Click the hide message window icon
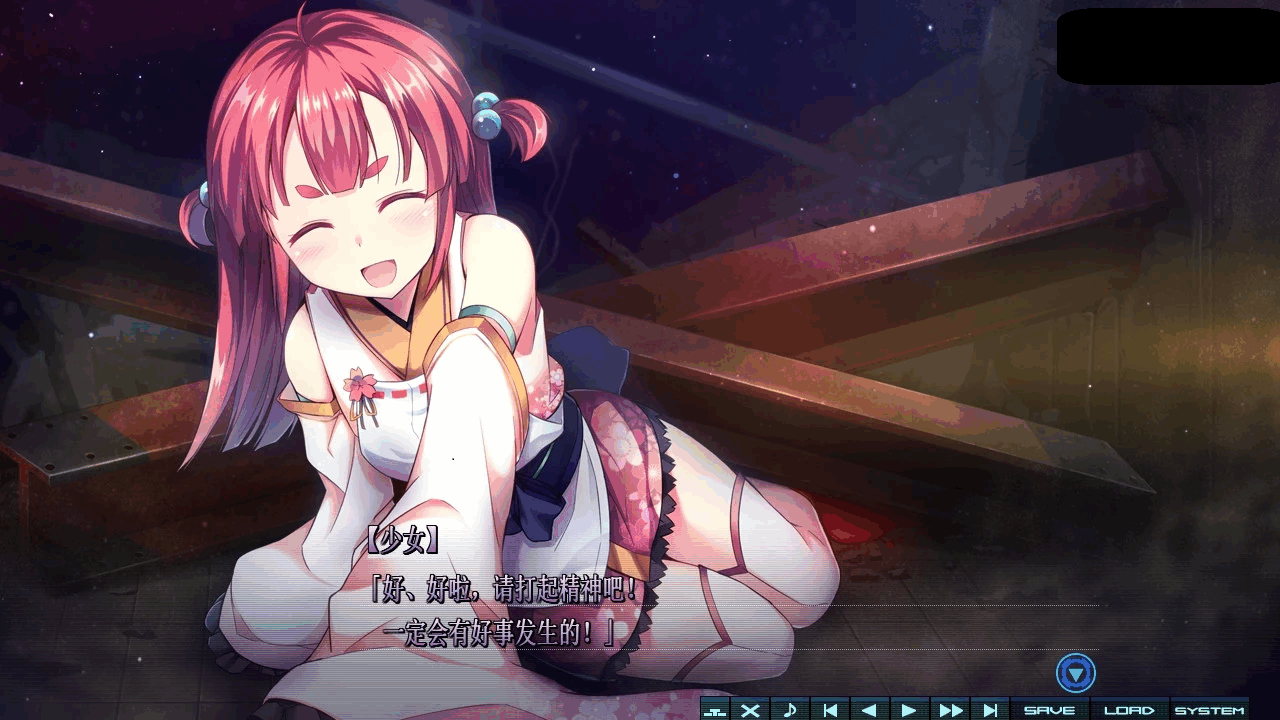Viewport: 1280px width, 720px height. tap(713, 709)
